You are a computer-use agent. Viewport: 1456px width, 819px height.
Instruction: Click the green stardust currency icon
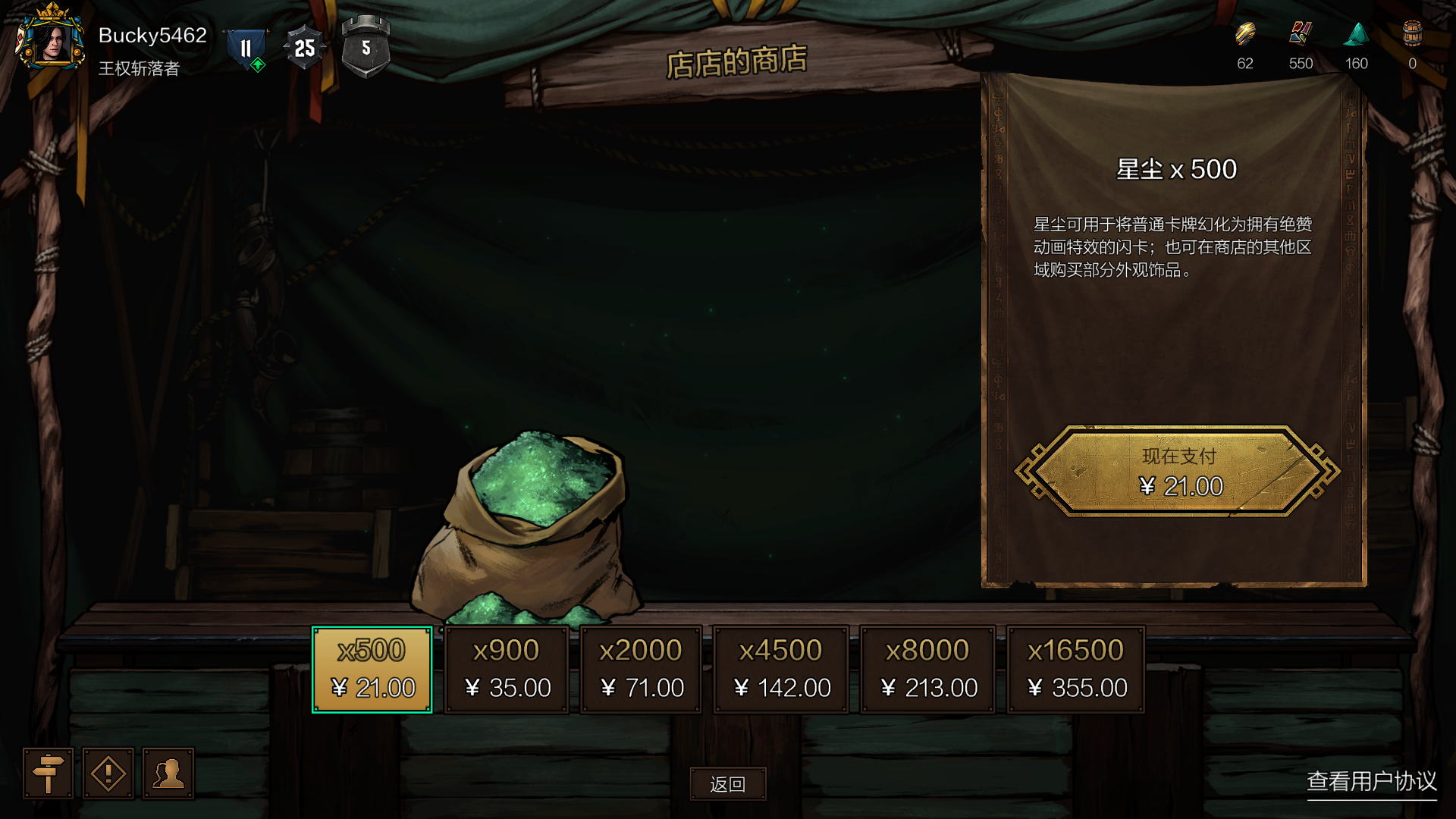click(1356, 35)
